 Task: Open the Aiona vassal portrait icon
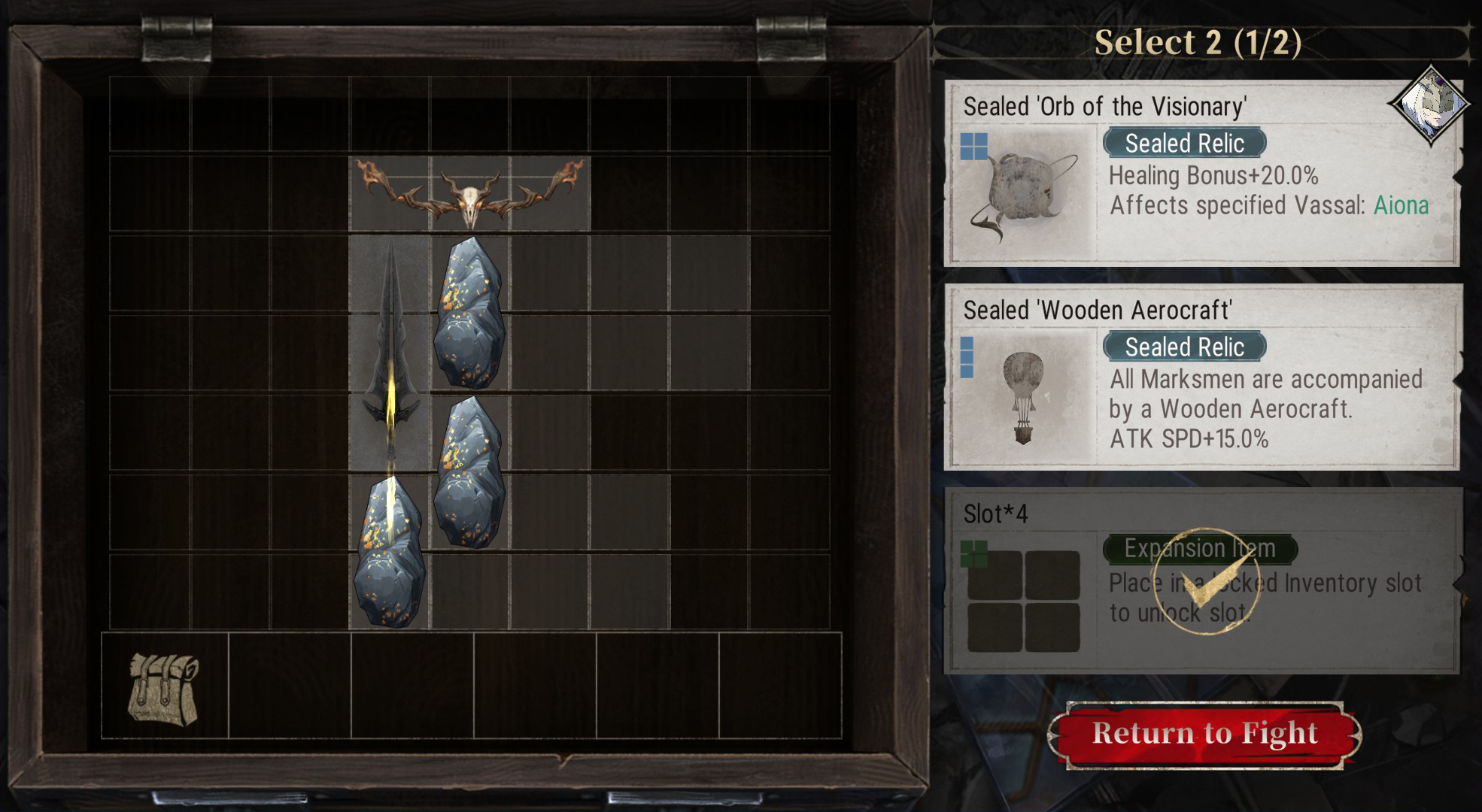coord(1429,104)
